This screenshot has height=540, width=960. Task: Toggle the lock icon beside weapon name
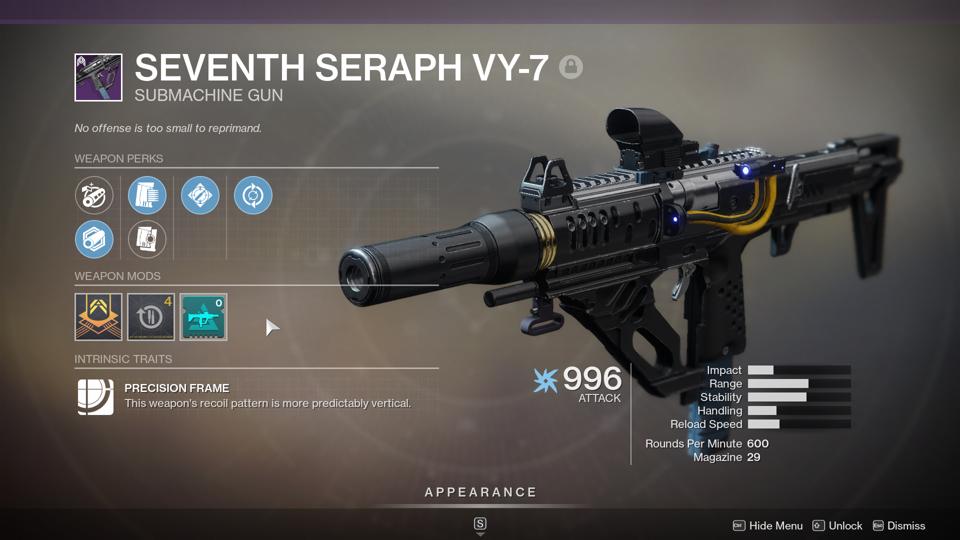[x=571, y=67]
